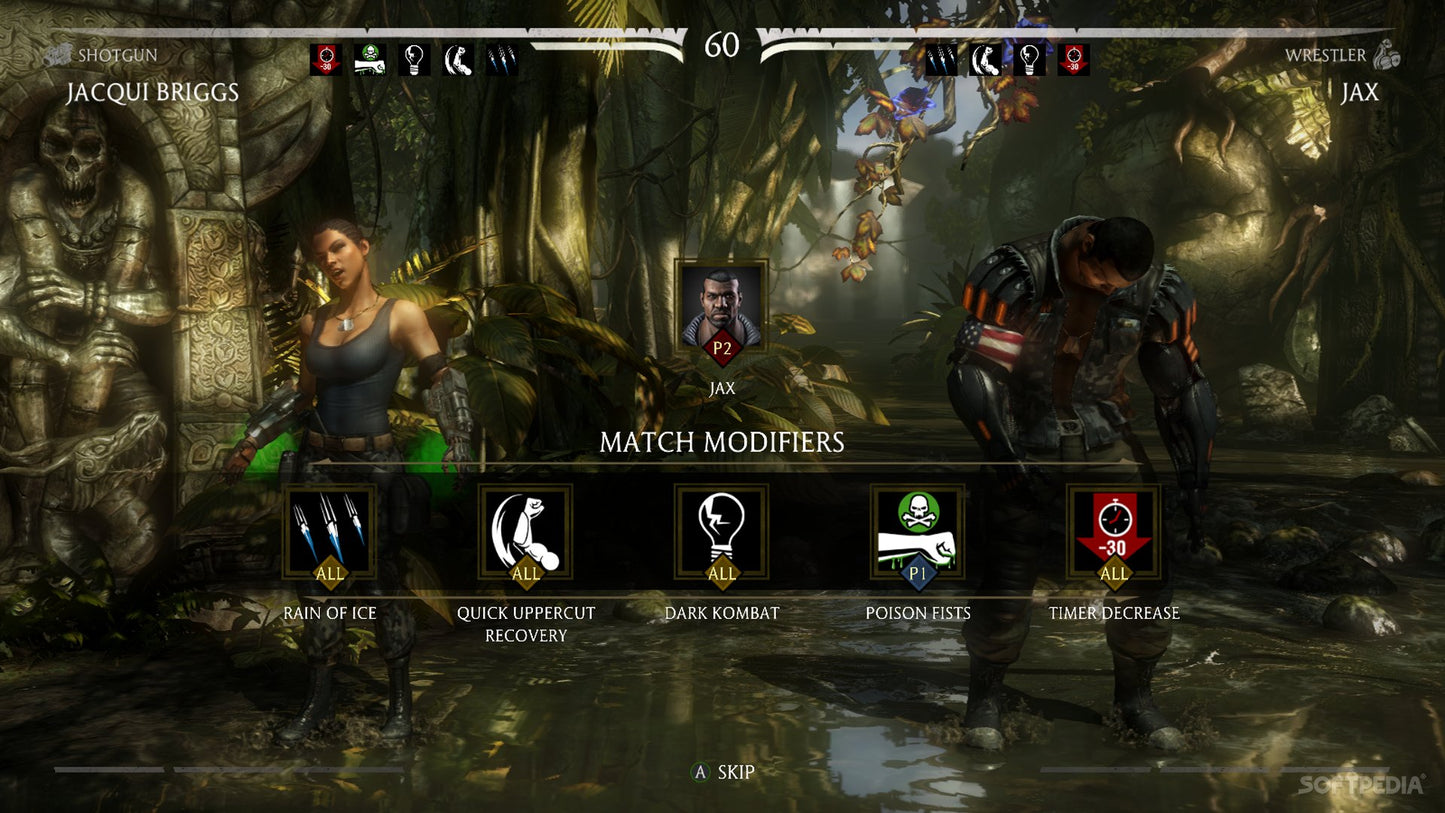Click the JAX name label under the portrait
The width and height of the screenshot is (1445, 813).
[x=721, y=388]
